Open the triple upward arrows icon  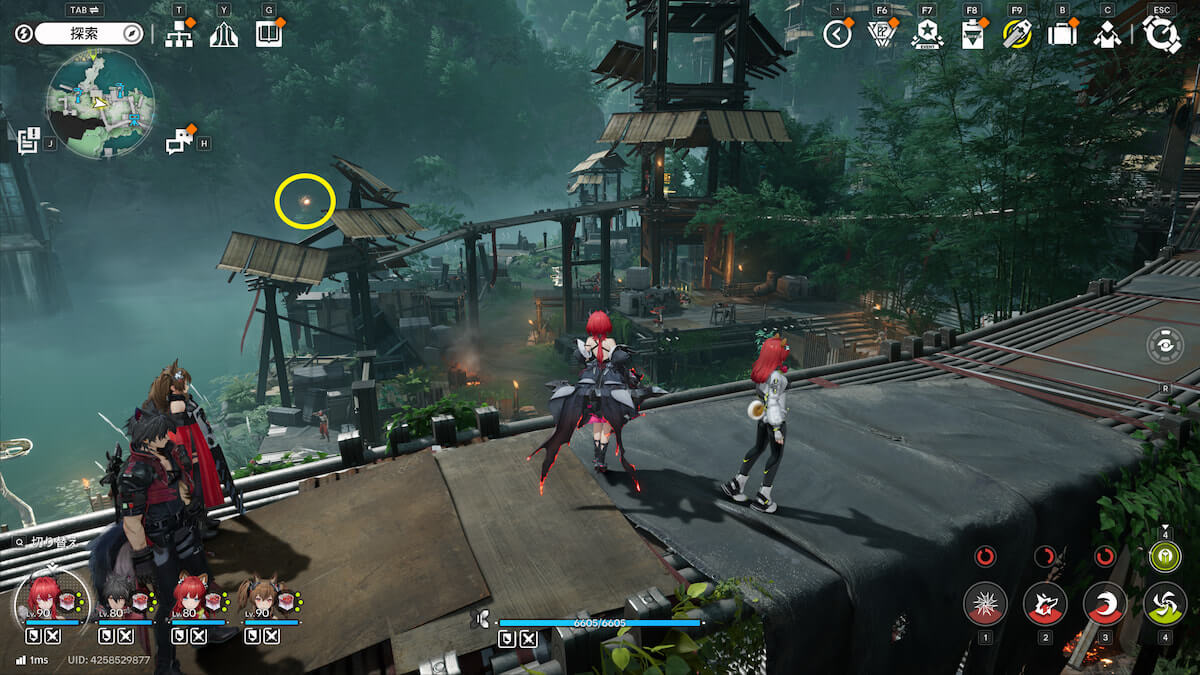pyautogui.click(x=224, y=35)
